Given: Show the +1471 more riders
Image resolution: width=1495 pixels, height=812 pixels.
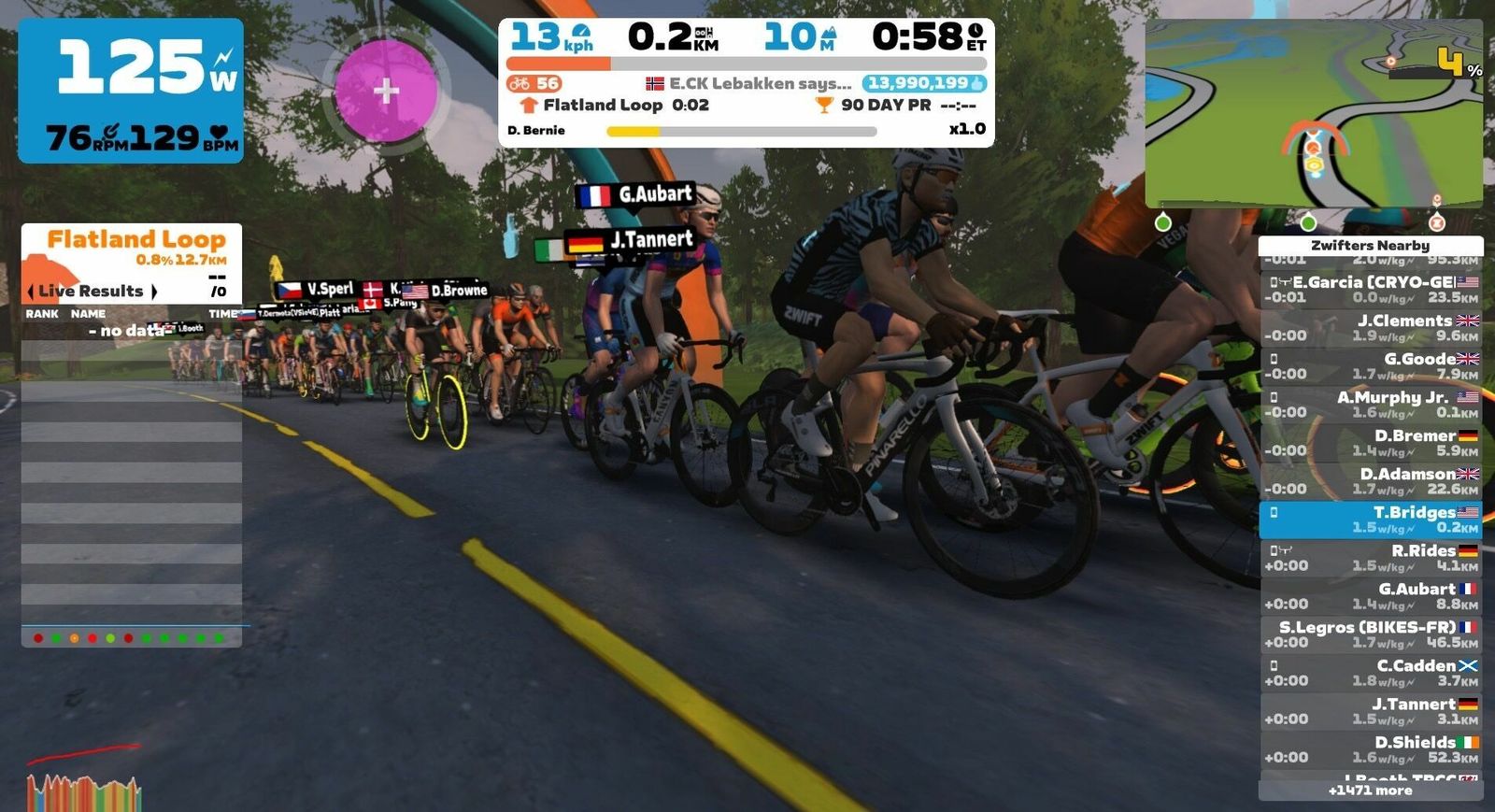Looking at the screenshot, I should click(x=1370, y=791).
